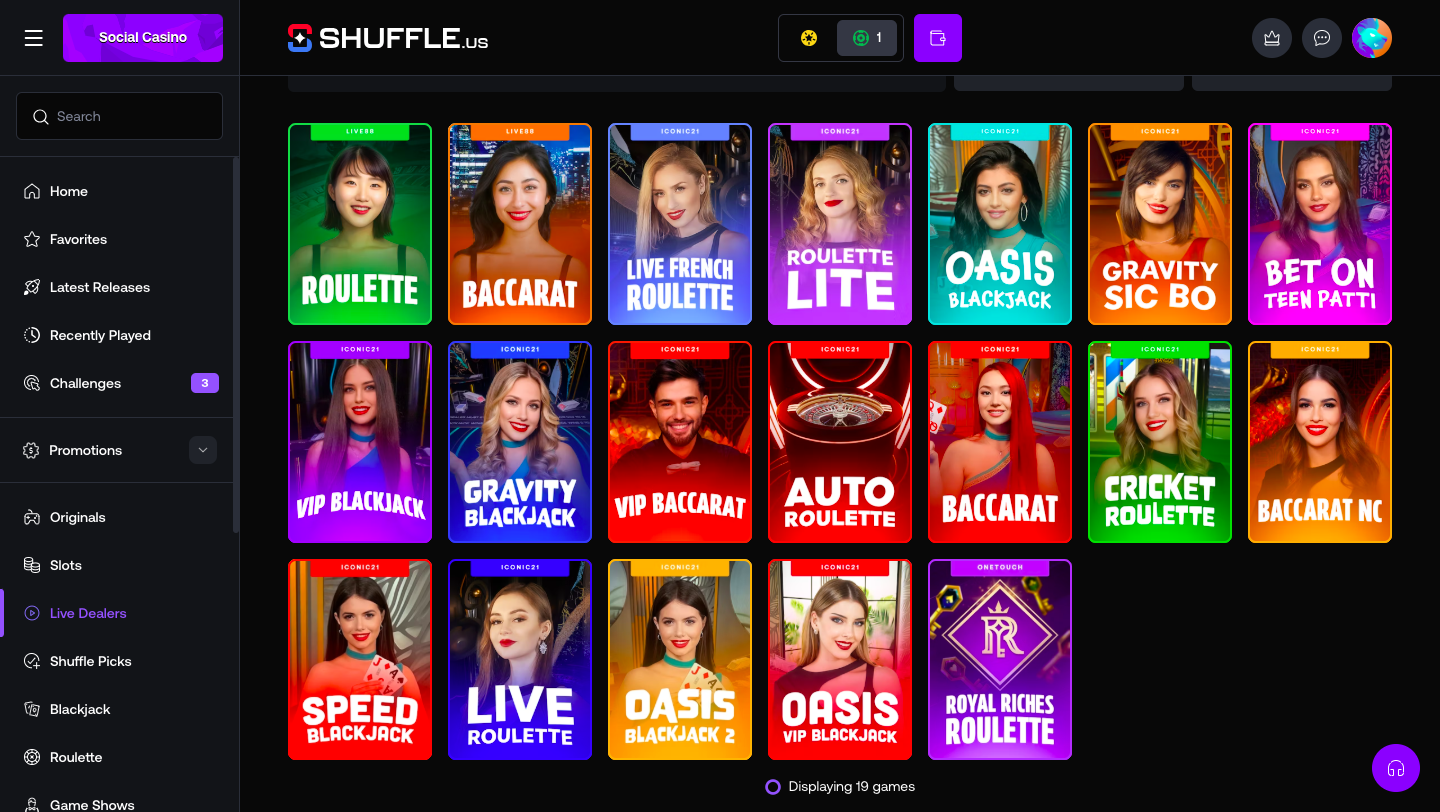Open the wallet with the purple wallet icon
Screen dimensions: 1440x812
click(937, 37)
